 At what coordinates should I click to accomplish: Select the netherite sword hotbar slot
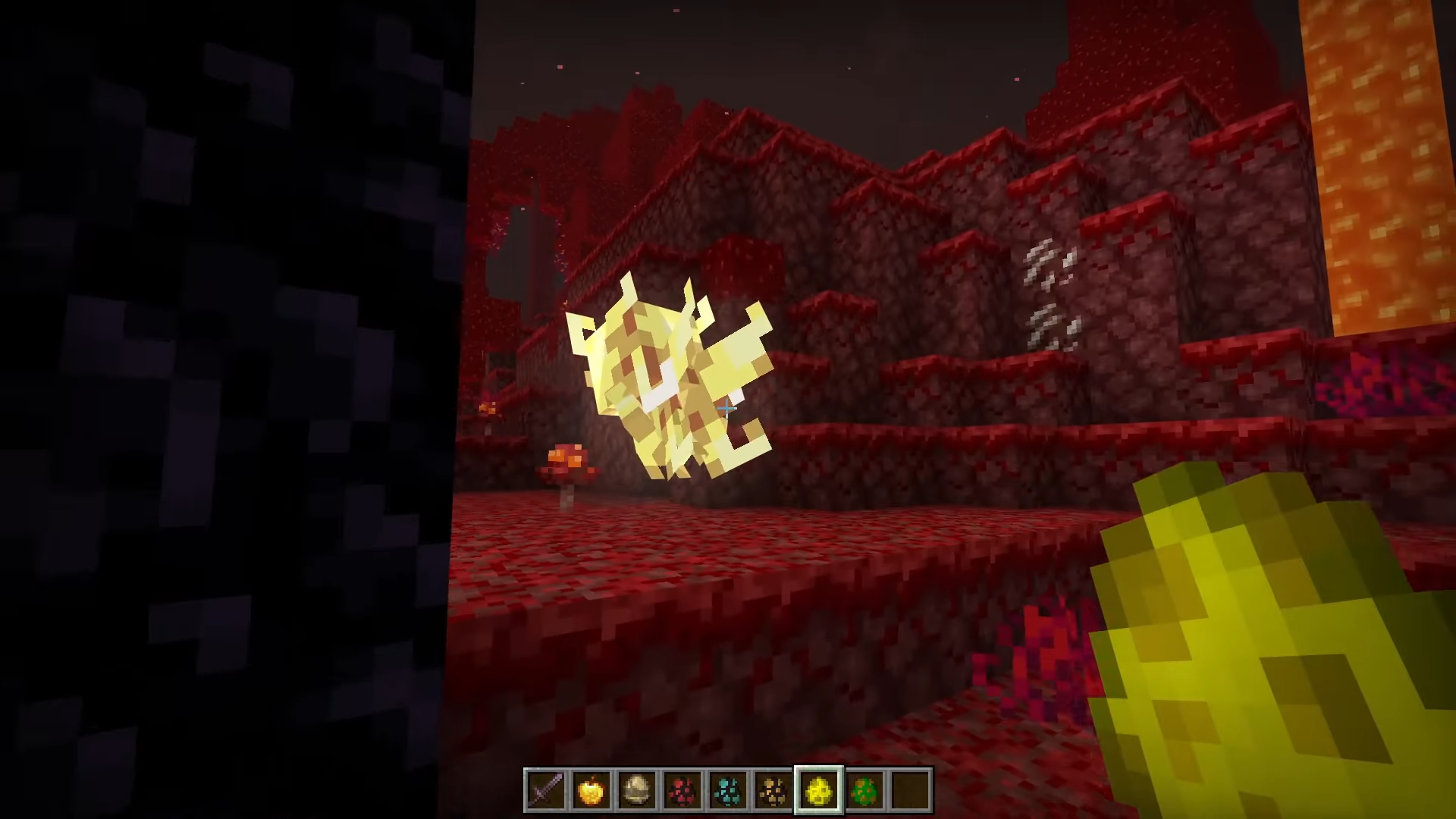click(x=545, y=790)
